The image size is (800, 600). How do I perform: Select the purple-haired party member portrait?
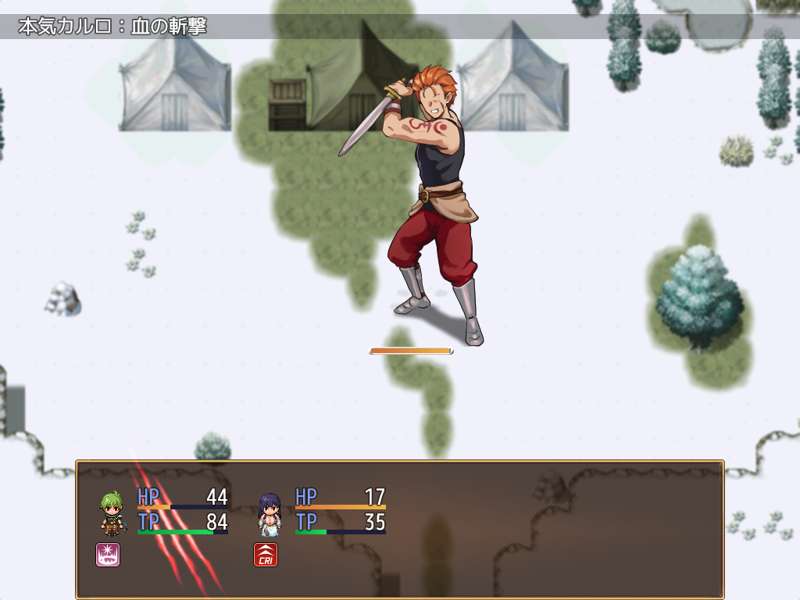pyautogui.click(x=269, y=511)
